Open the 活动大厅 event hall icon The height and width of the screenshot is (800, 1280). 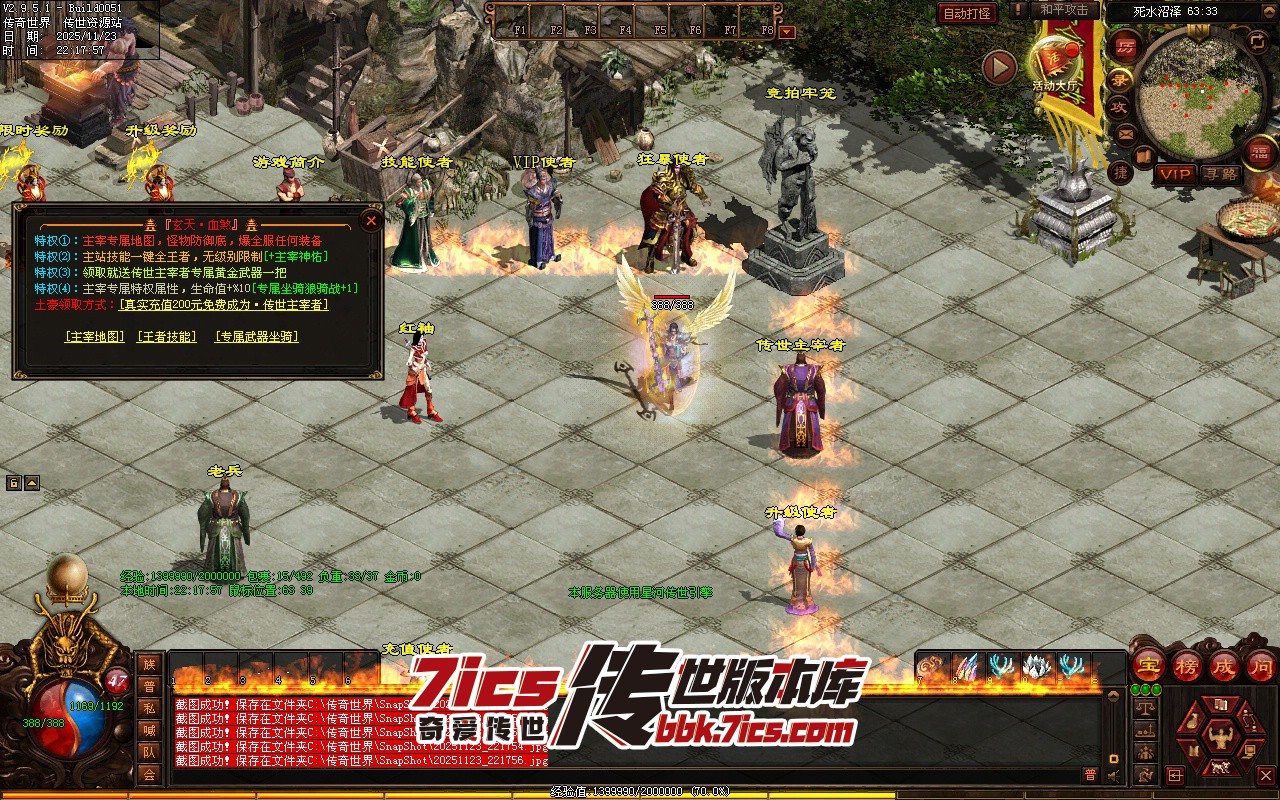(x=1056, y=62)
